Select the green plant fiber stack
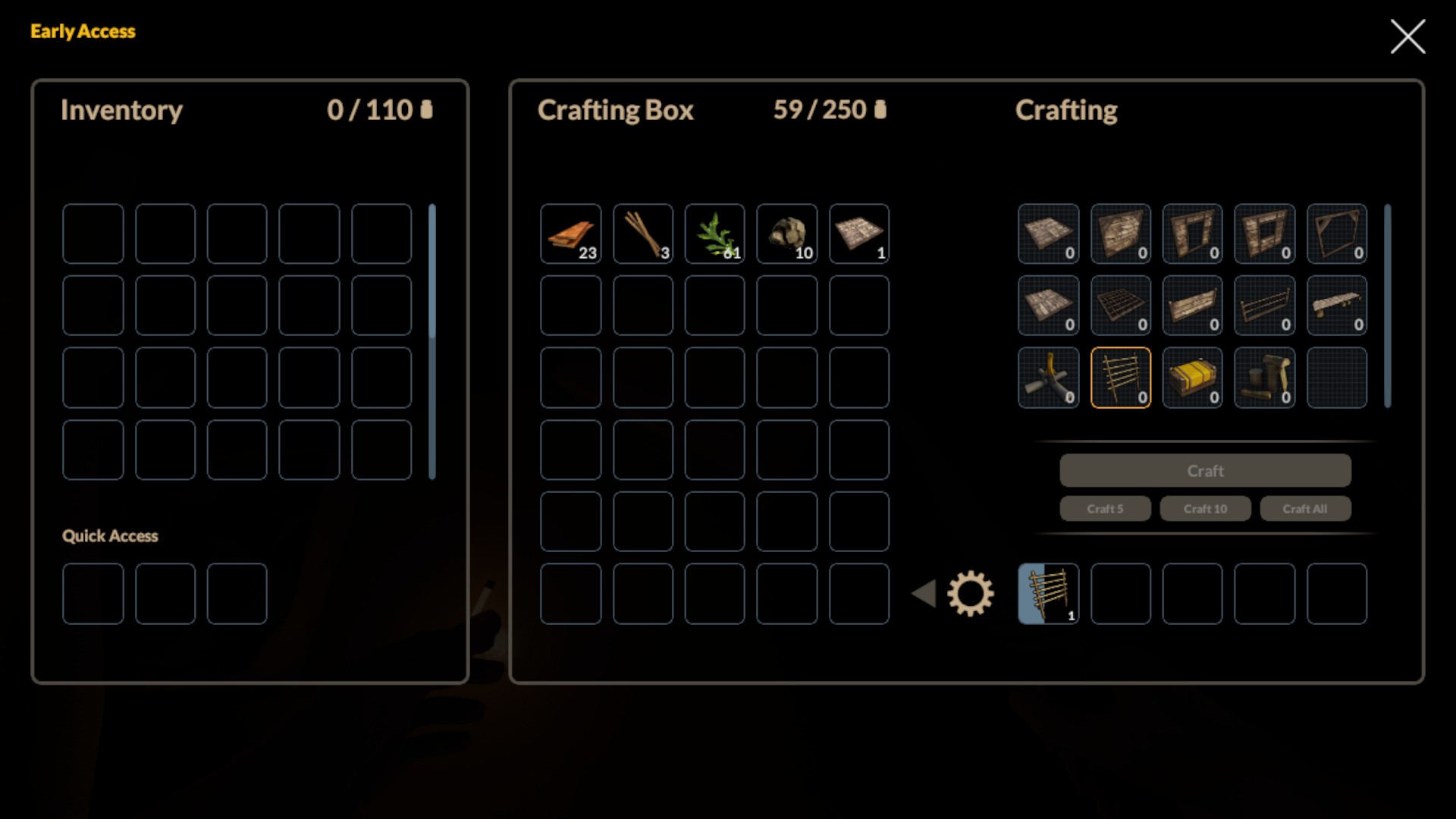The height and width of the screenshot is (819, 1456). tap(715, 234)
